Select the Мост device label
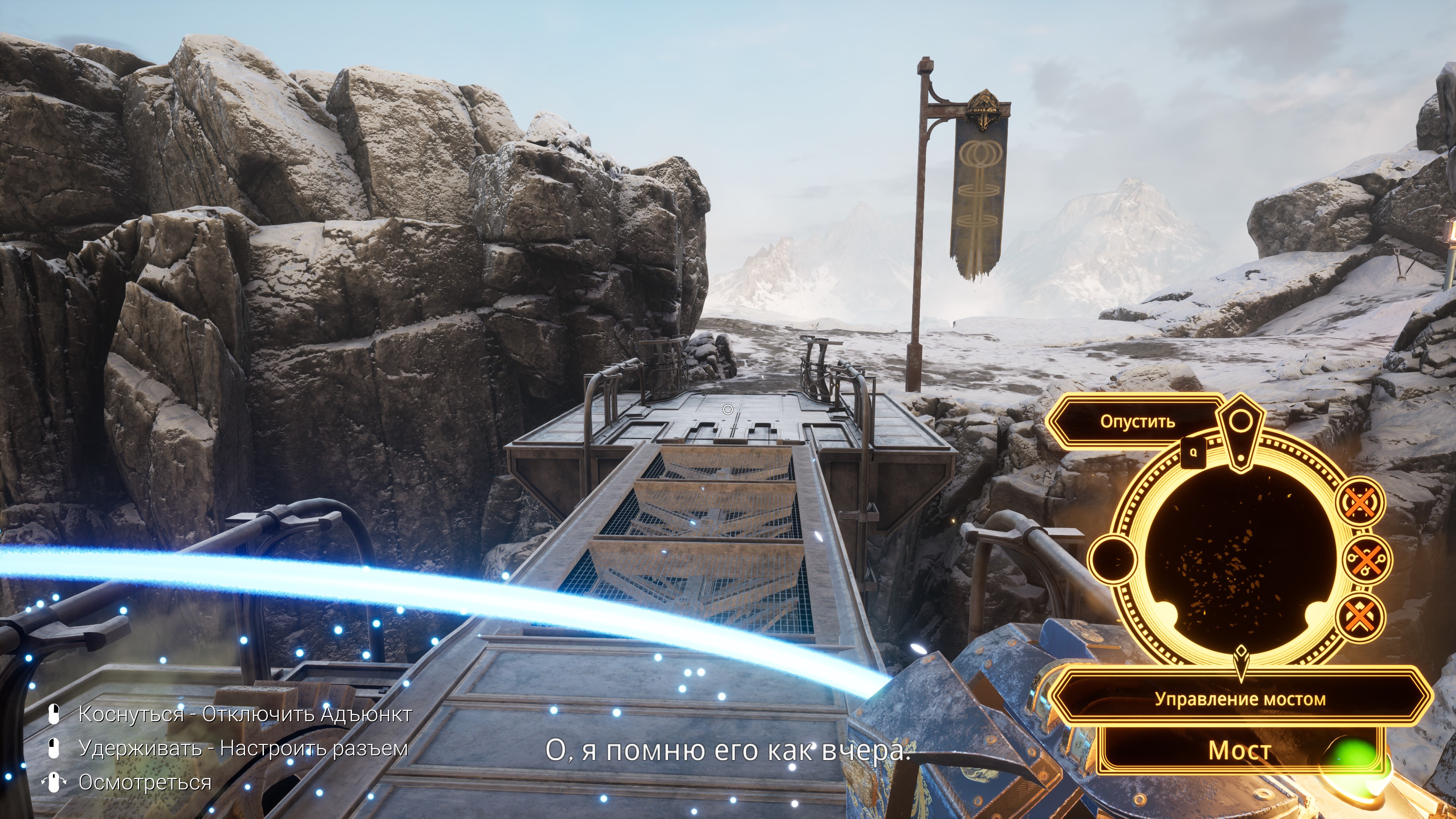 click(1240, 750)
